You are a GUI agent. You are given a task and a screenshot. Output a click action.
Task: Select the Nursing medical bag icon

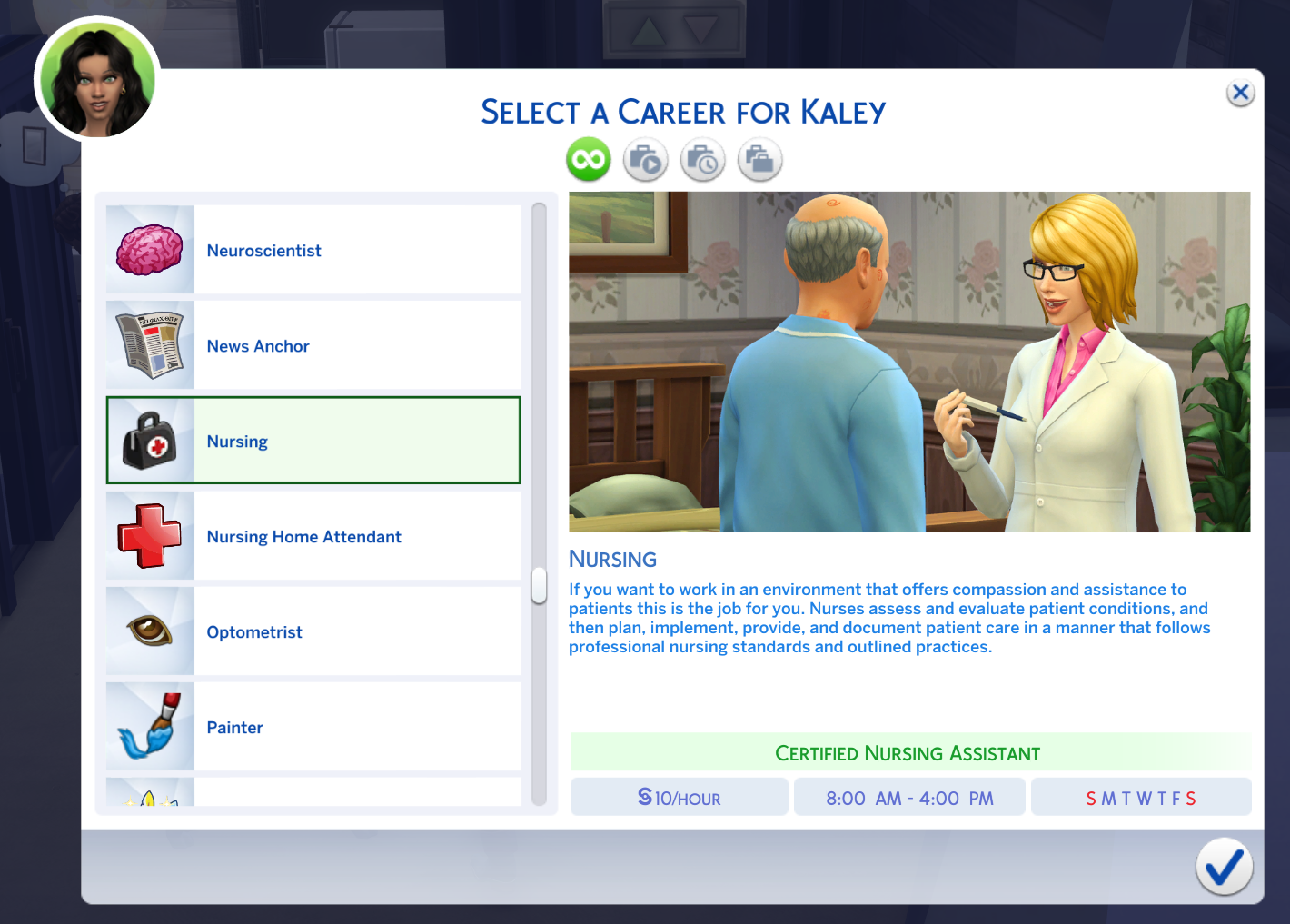(x=149, y=441)
